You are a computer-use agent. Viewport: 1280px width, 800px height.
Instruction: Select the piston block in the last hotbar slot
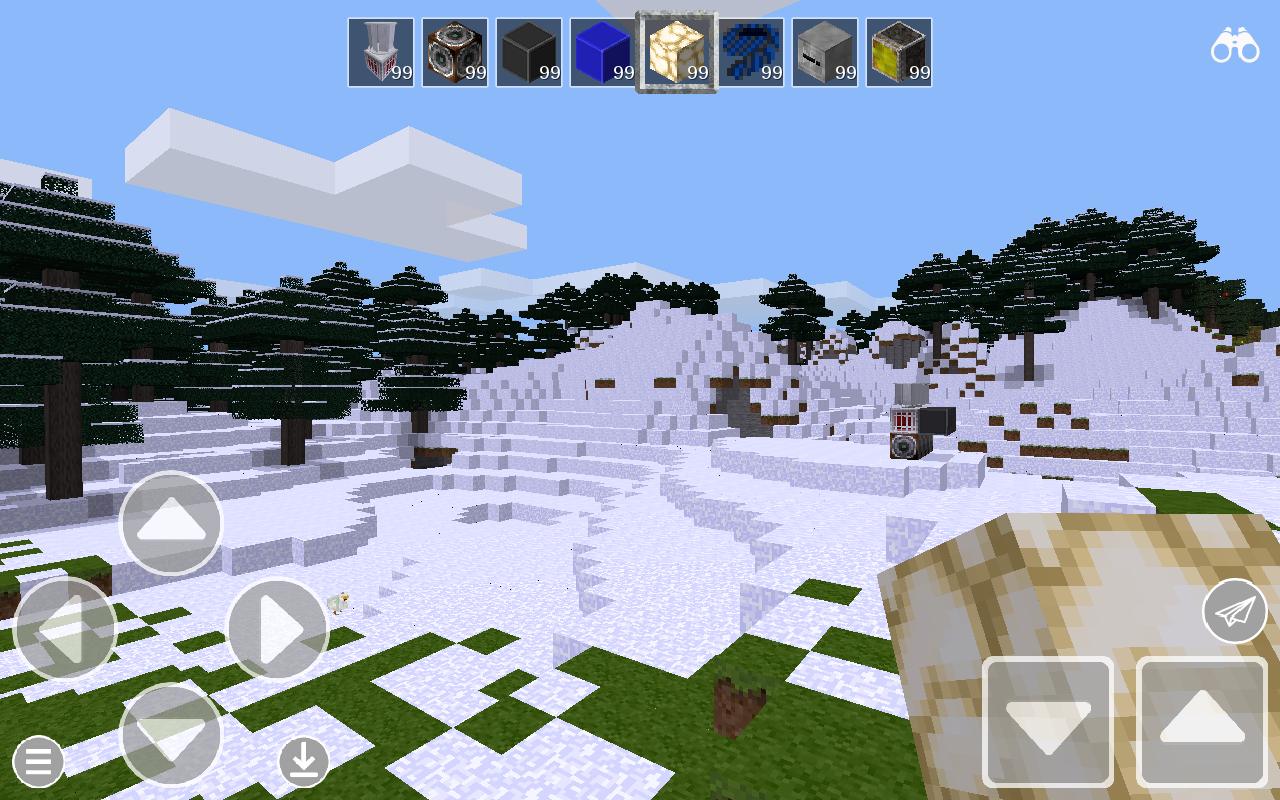click(900, 50)
